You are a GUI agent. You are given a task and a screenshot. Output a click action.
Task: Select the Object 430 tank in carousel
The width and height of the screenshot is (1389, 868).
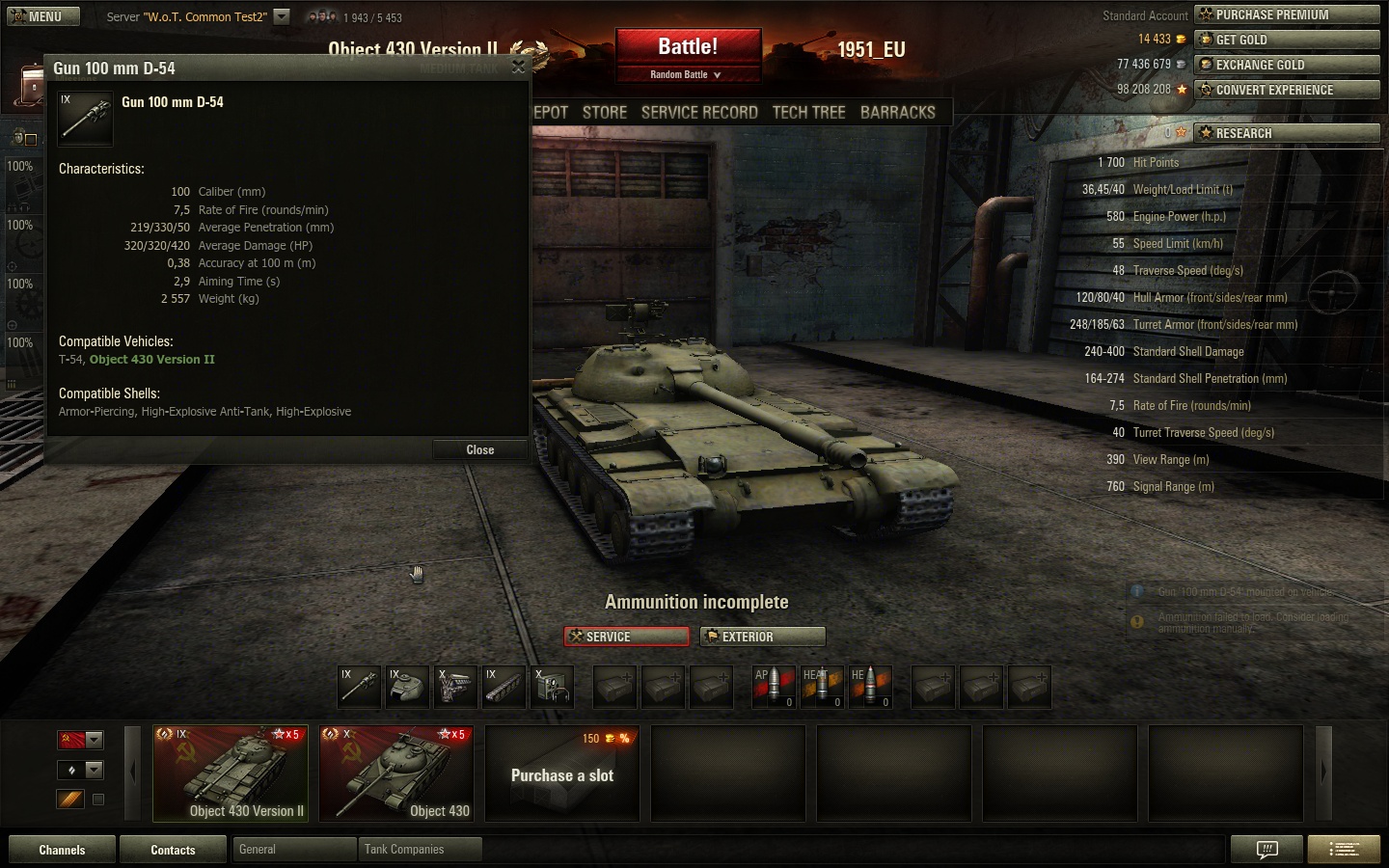[395, 773]
